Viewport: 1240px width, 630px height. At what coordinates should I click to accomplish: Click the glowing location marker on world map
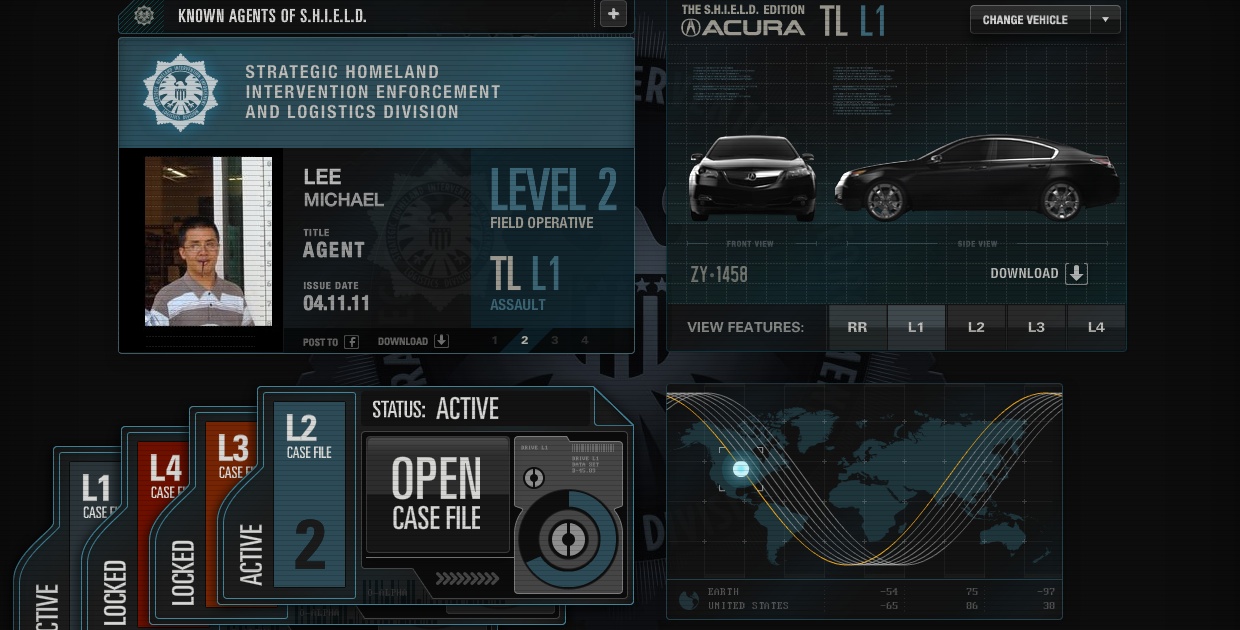tap(741, 469)
